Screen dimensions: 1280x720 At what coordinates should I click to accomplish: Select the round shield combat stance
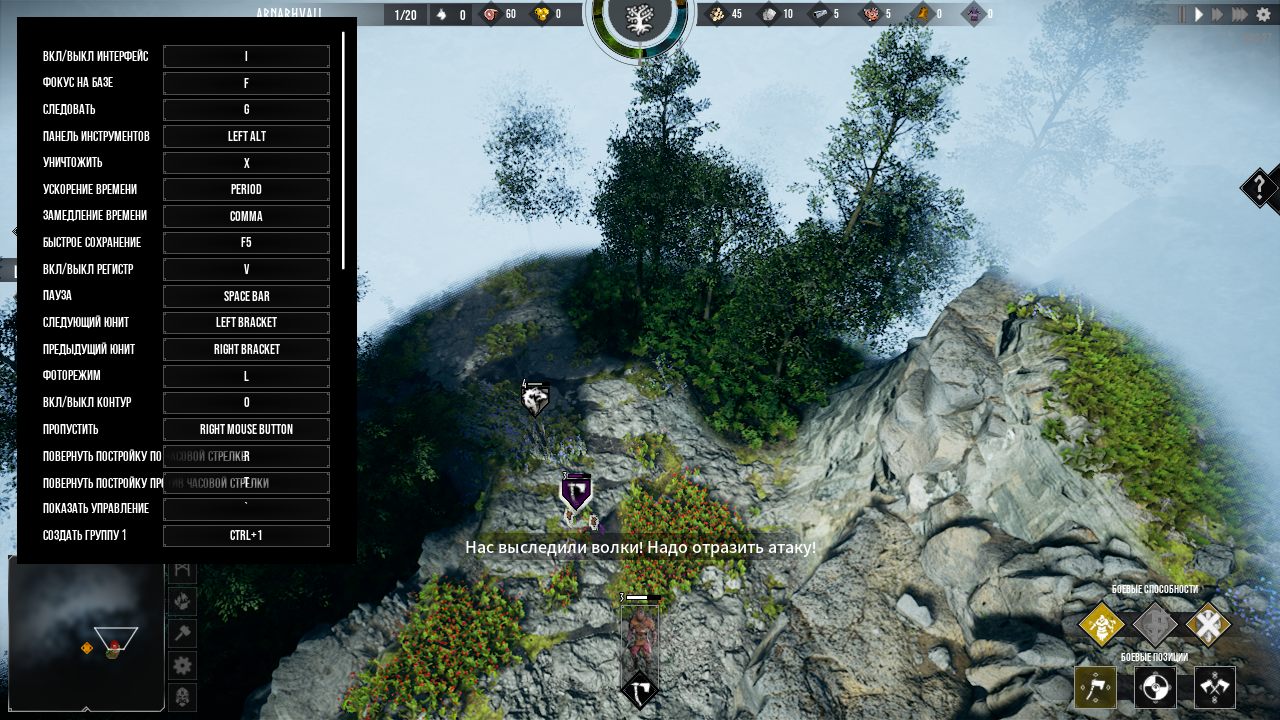[x=1155, y=687]
